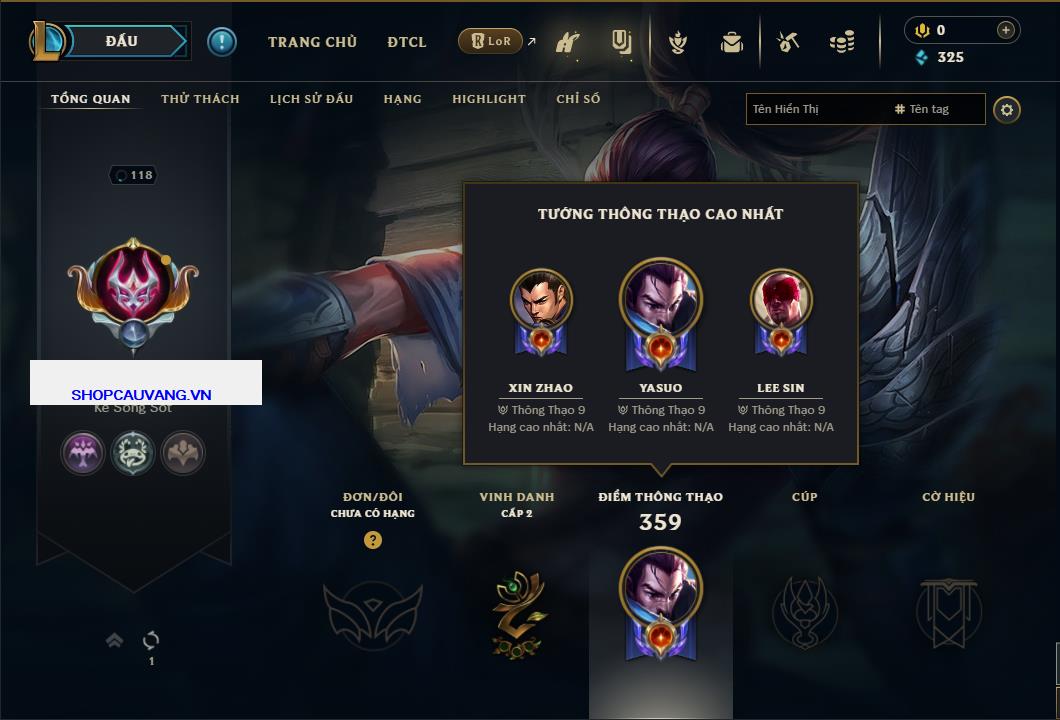Add RP with the plus button
Image resolution: width=1060 pixels, height=720 pixels.
pos(1006,30)
